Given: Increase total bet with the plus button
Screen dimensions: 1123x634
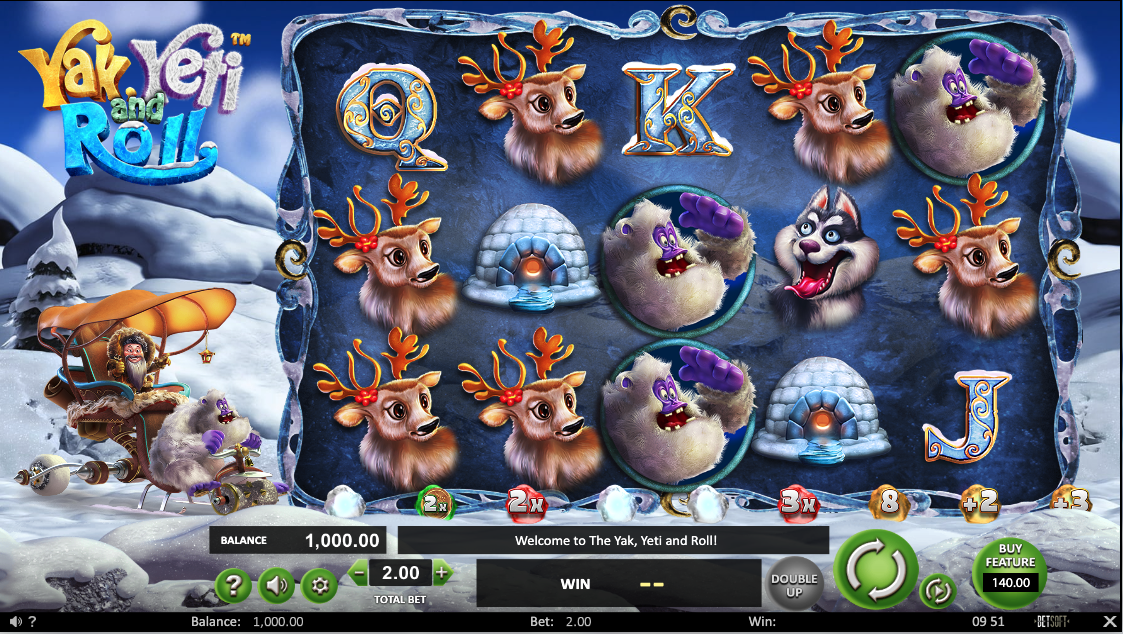Looking at the screenshot, I should point(443,573).
